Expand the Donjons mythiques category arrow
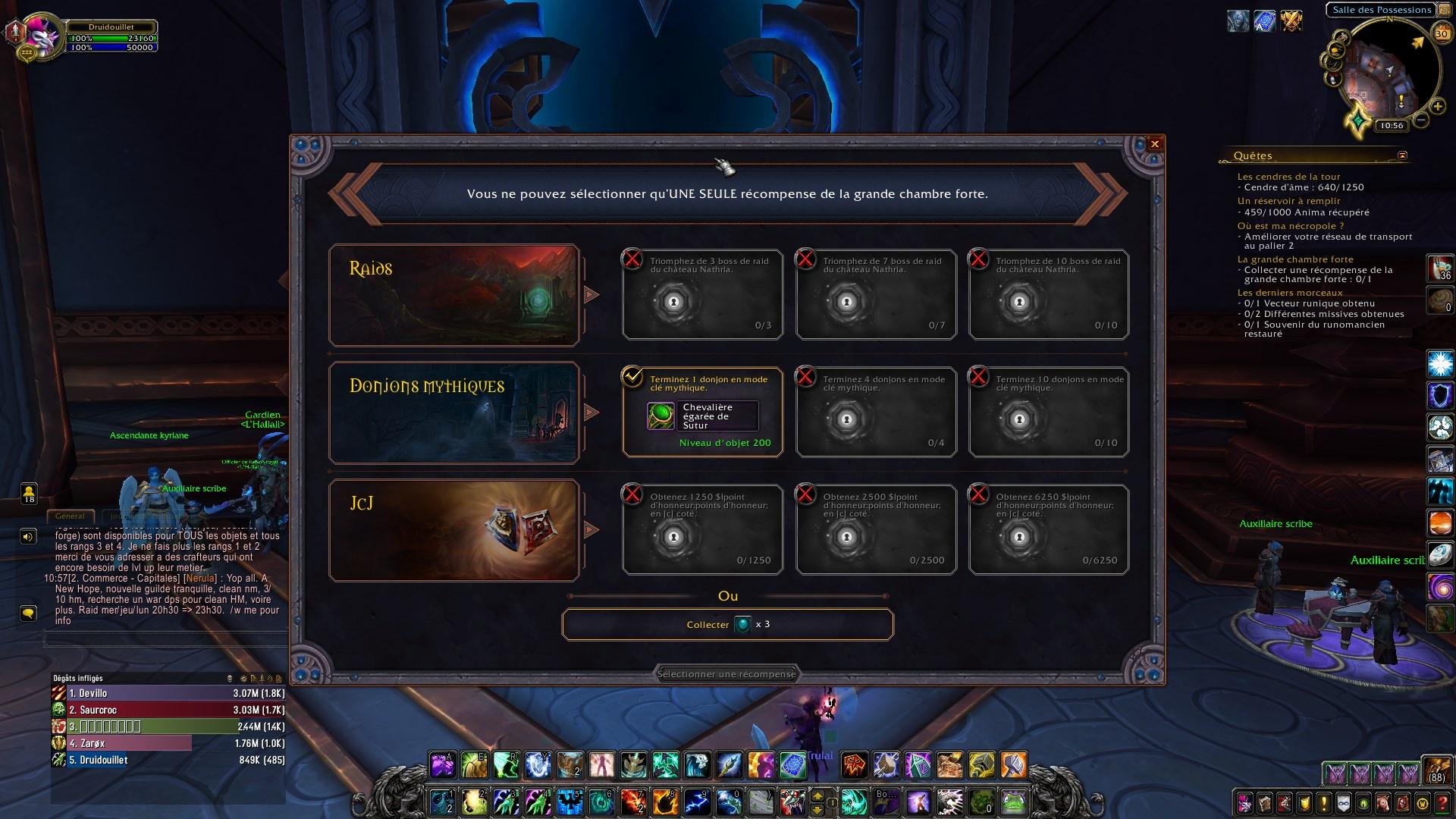This screenshot has height=819, width=1456. point(591,413)
